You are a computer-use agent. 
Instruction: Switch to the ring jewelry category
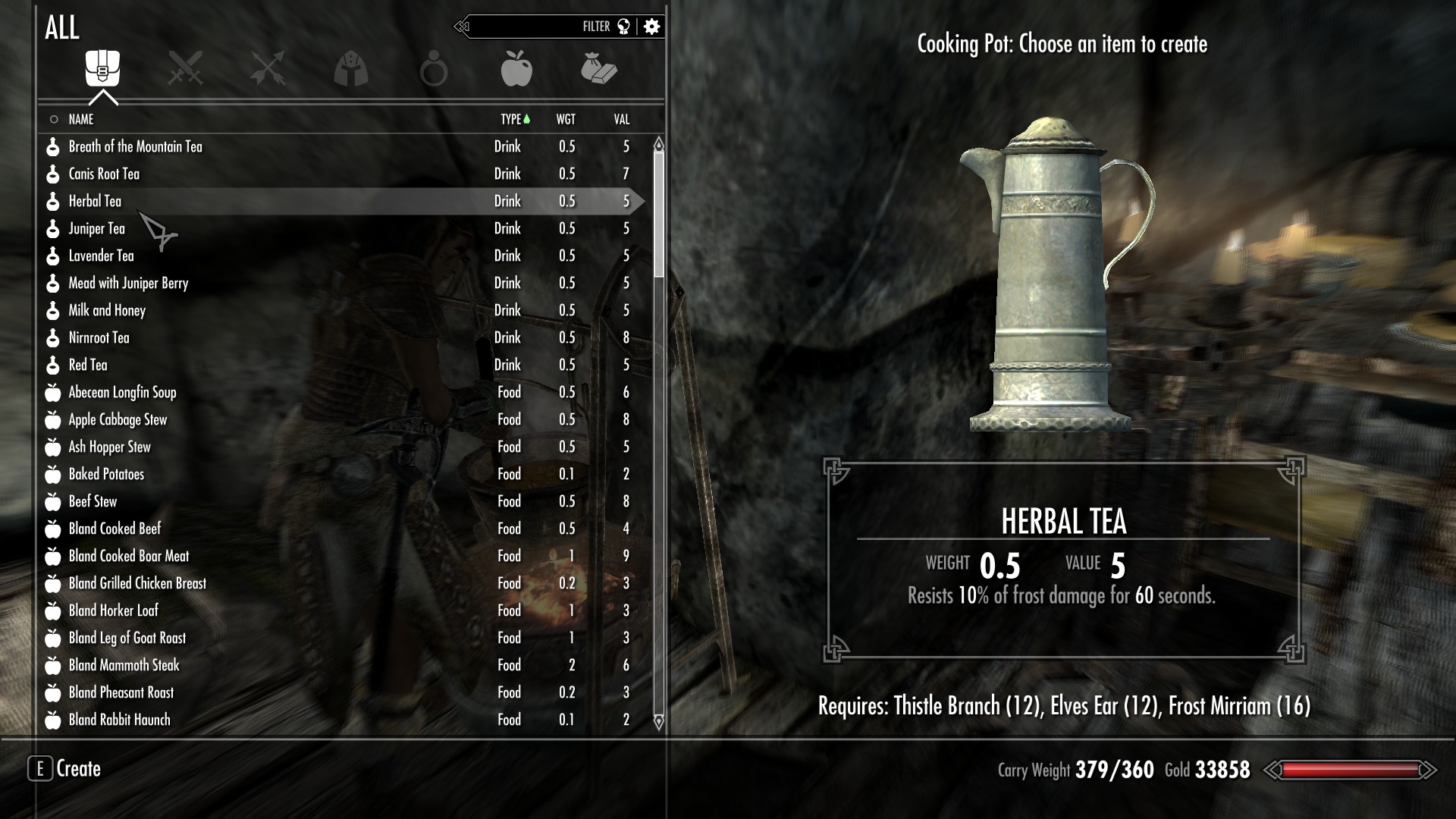(x=434, y=69)
